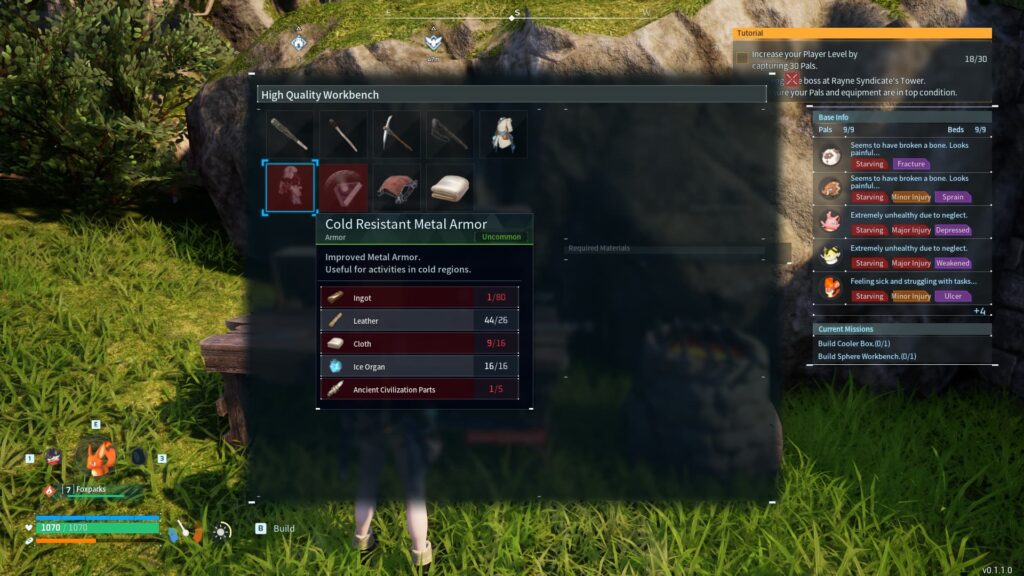Image resolution: width=1024 pixels, height=576 pixels.
Task: Select the folded cloth recipe
Action: (x=450, y=187)
